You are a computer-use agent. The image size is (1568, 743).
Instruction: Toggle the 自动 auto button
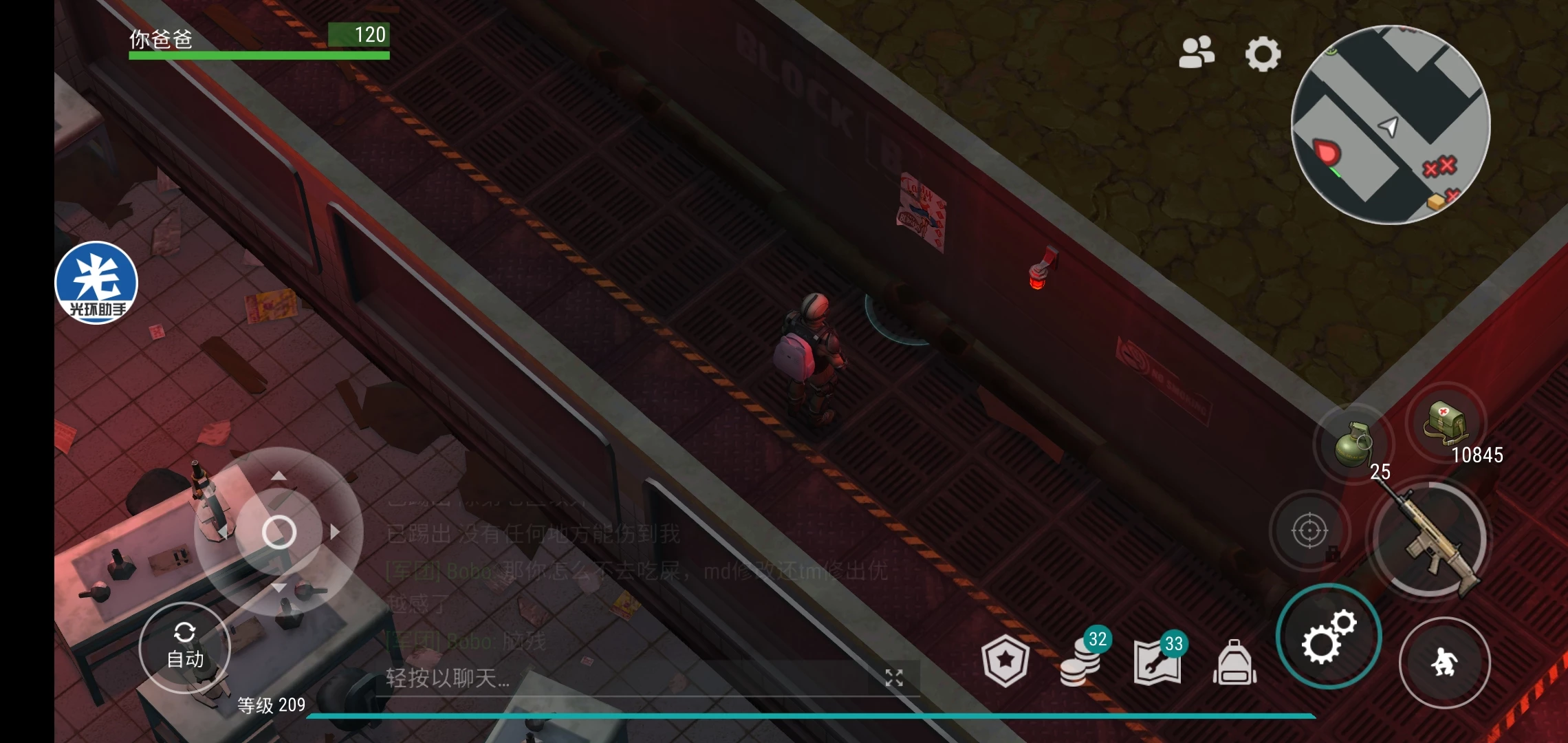pyautogui.click(x=184, y=647)
